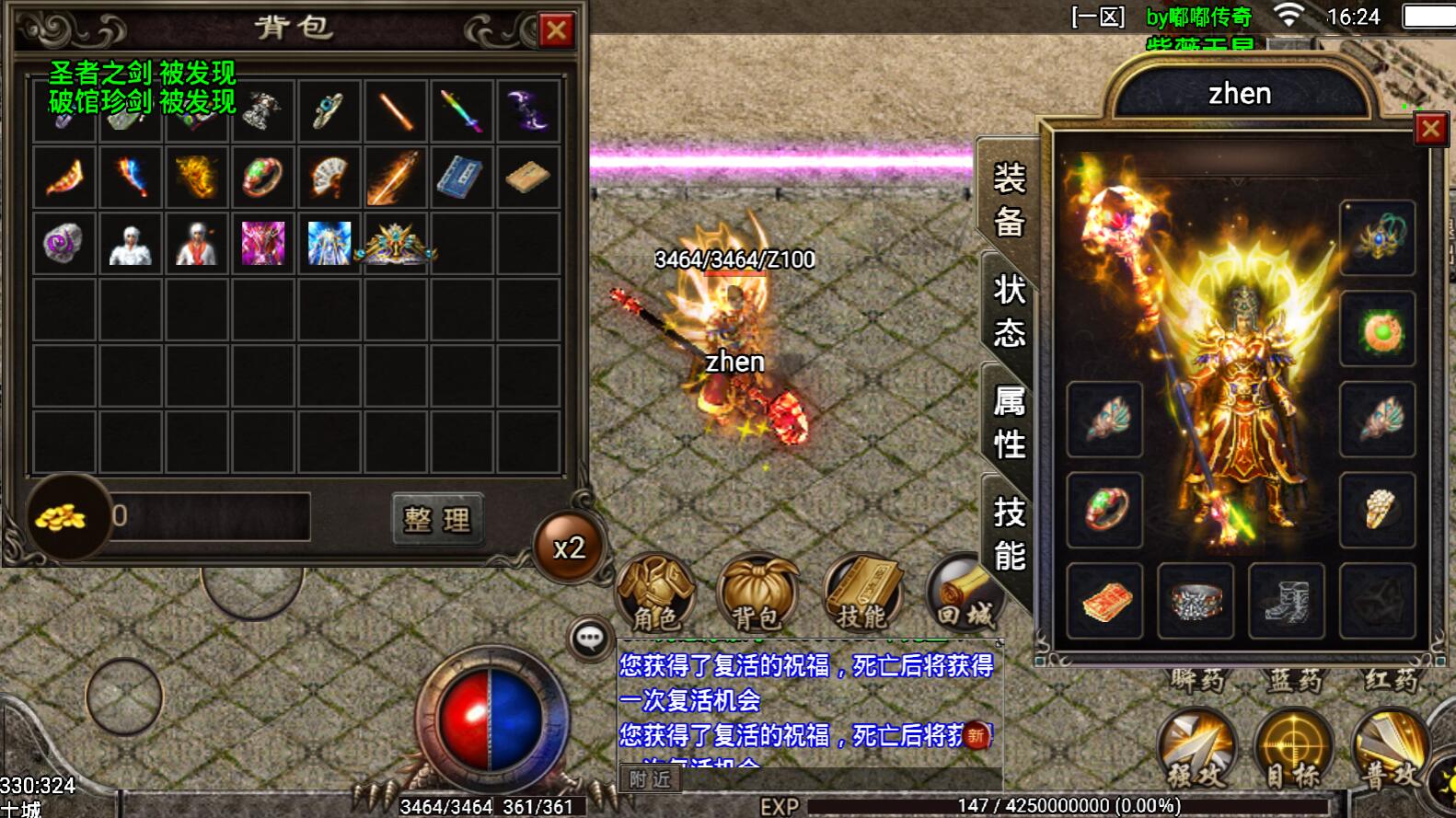Toggle the x2 speed button

(569, 547)
